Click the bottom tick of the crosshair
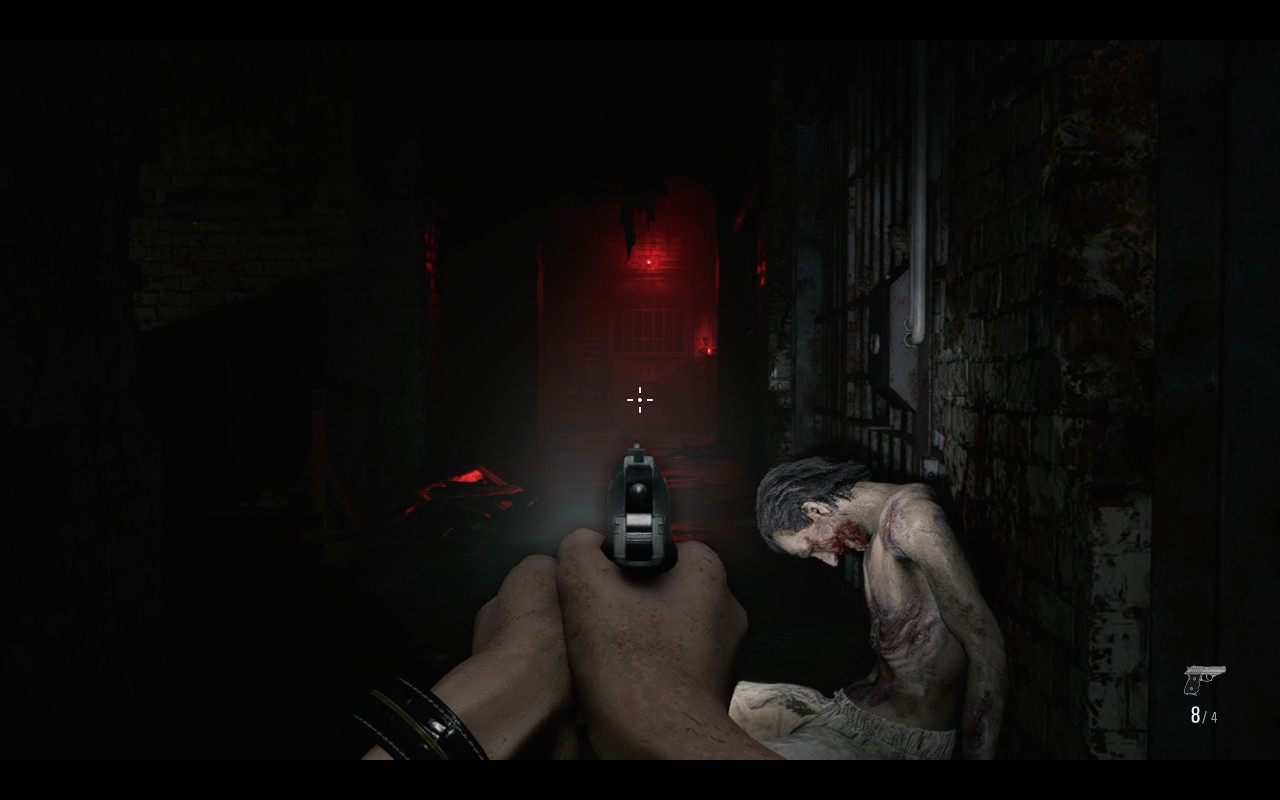The image size is (1280, 800). 639,409
